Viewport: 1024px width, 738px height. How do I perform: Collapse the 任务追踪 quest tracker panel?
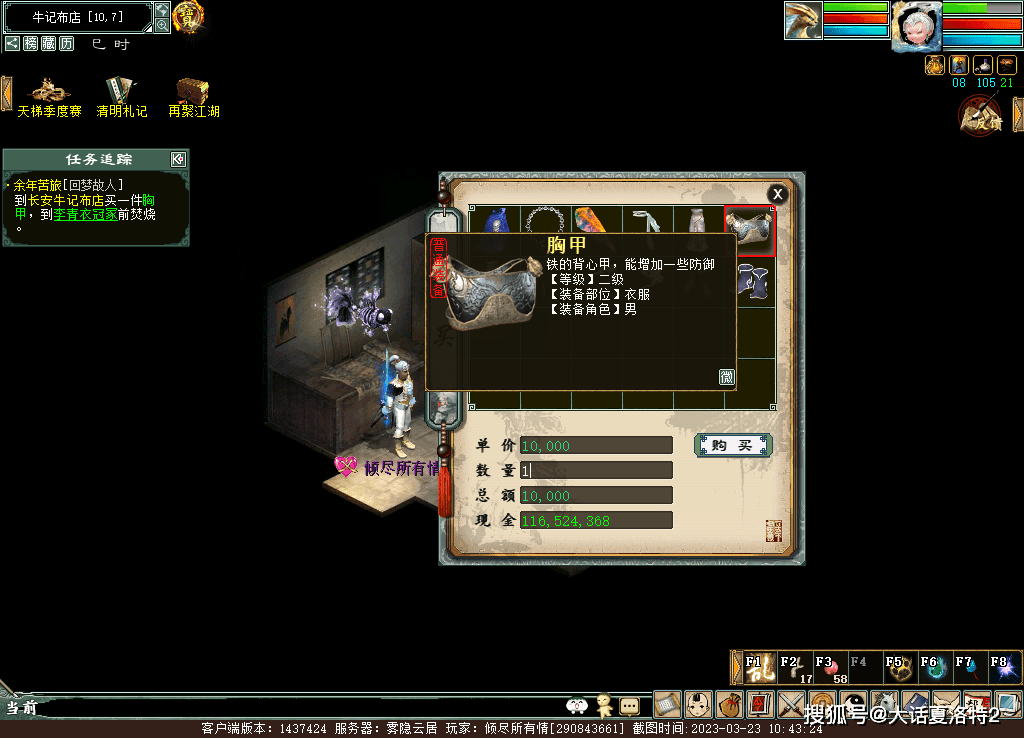[x=178, y=159]
